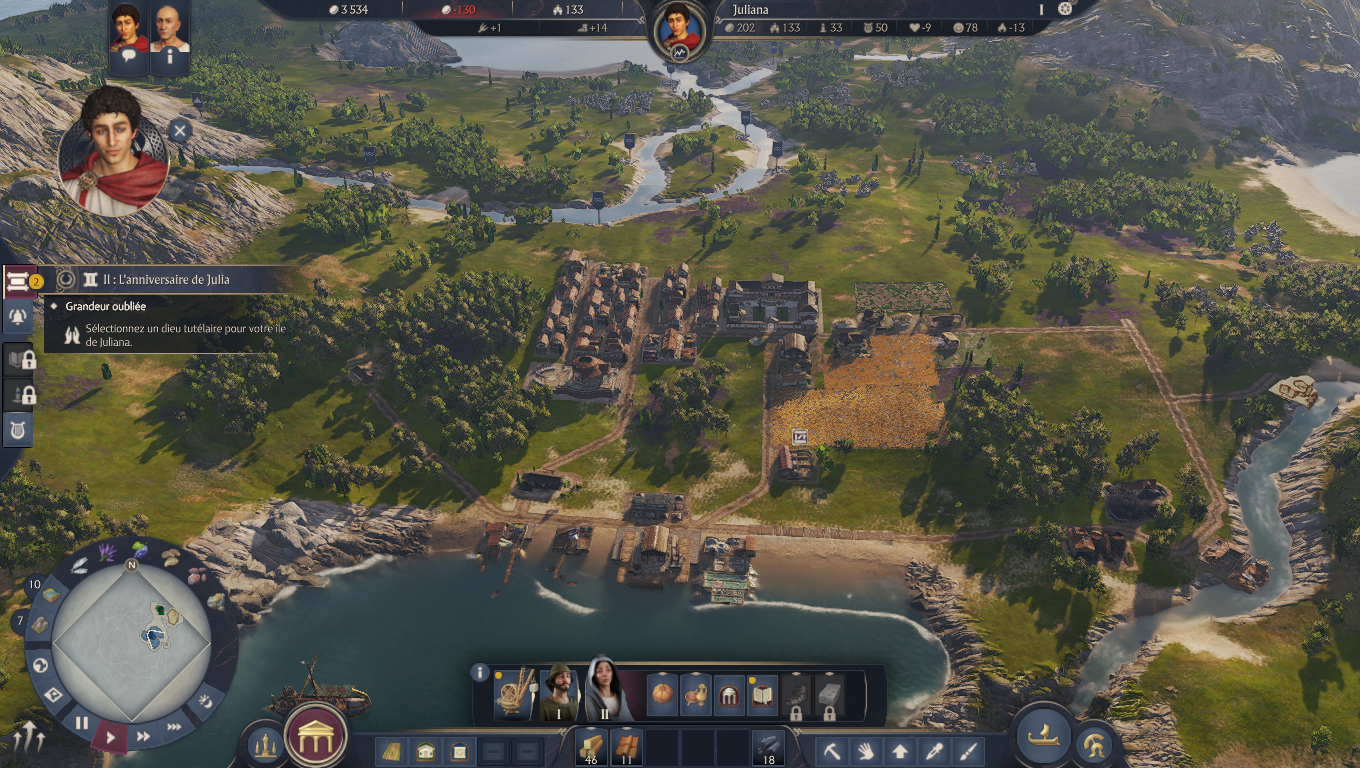Select the tier II hooded citizen portrait
Screen dimensions: 1360x768
pos(604,690)
